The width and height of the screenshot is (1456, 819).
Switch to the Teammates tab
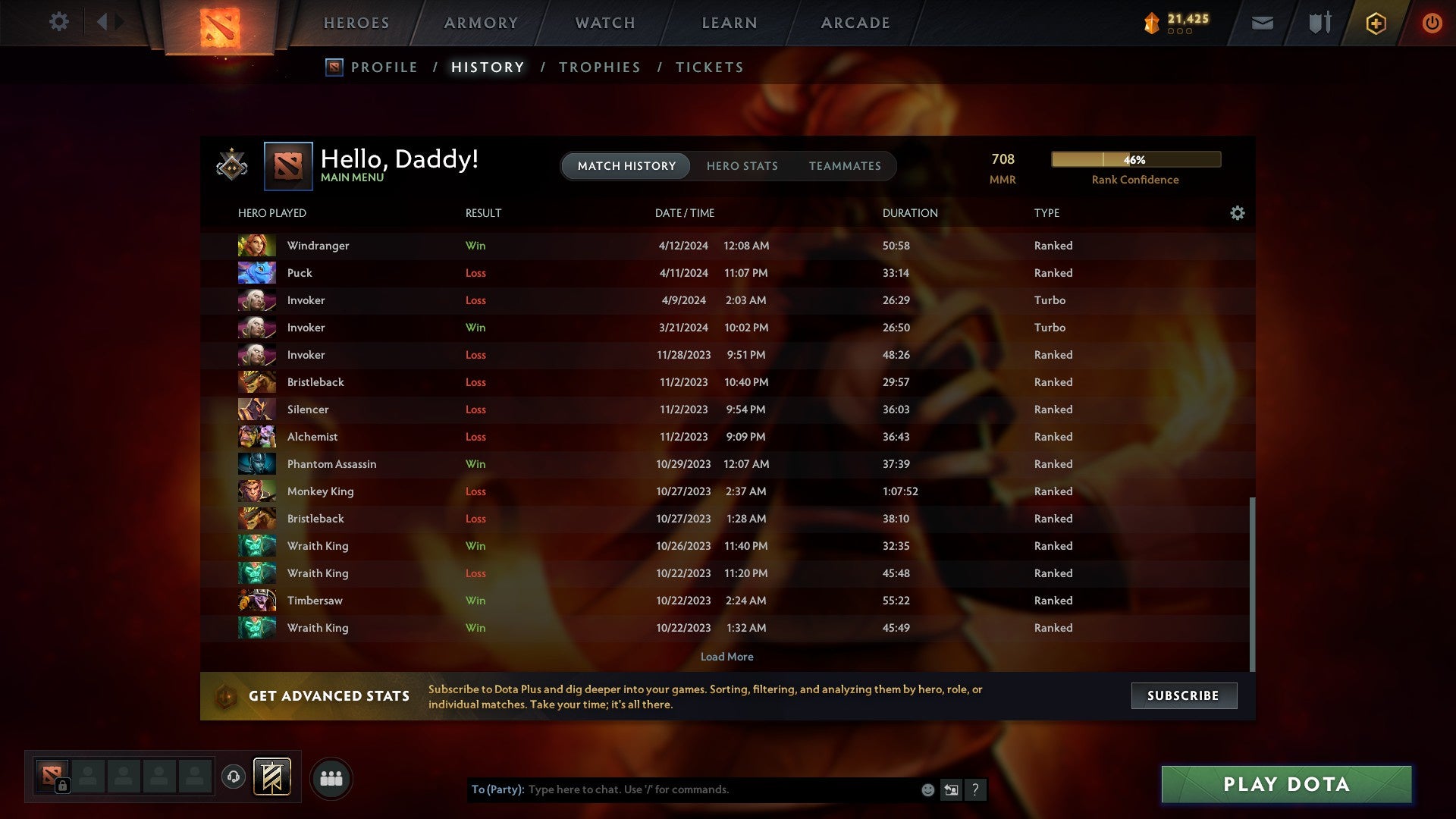click(845, 166)
